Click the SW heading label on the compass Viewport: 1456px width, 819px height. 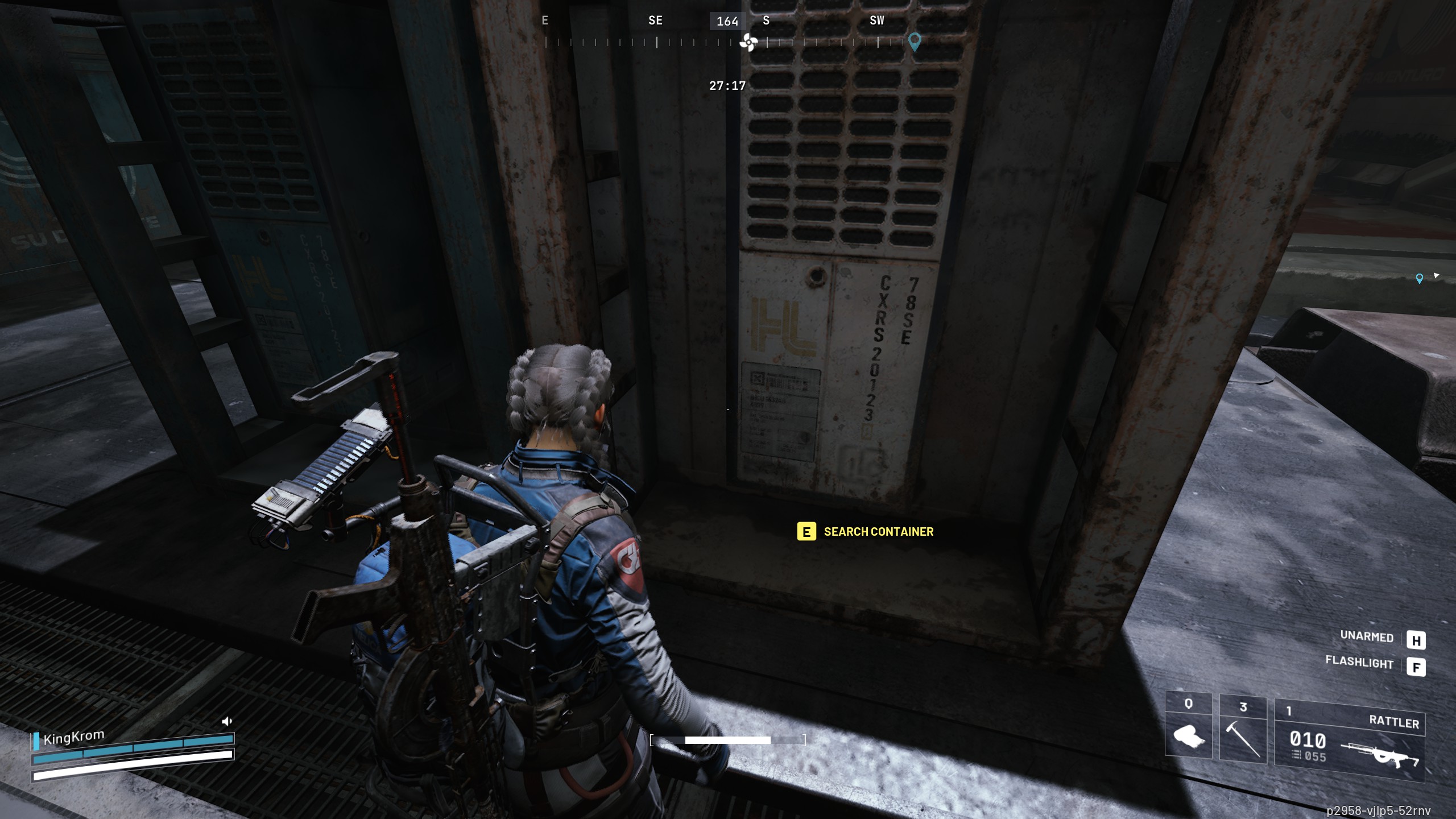point(876,20)
